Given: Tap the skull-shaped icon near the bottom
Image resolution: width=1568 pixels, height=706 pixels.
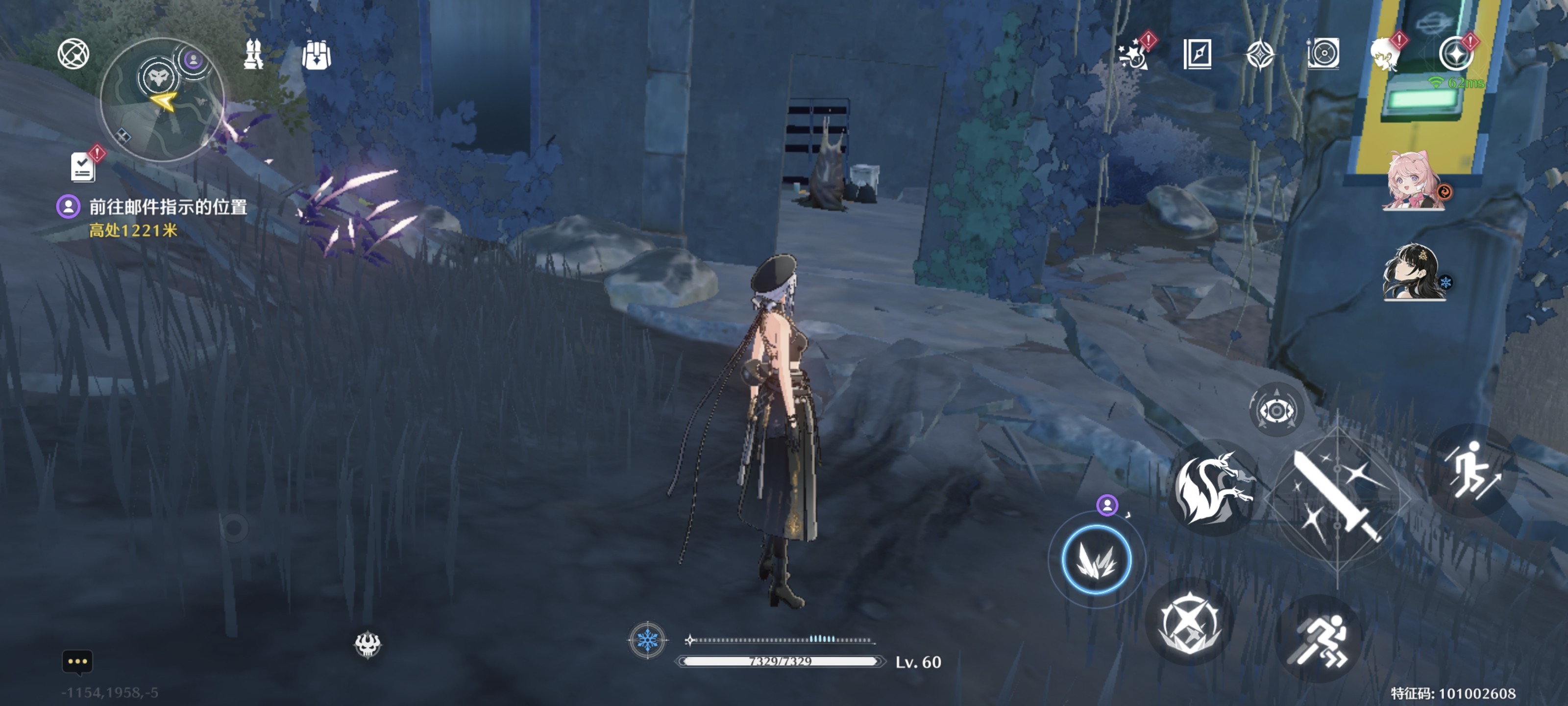Looking at the screenshot, I should [x=367, y=644].
